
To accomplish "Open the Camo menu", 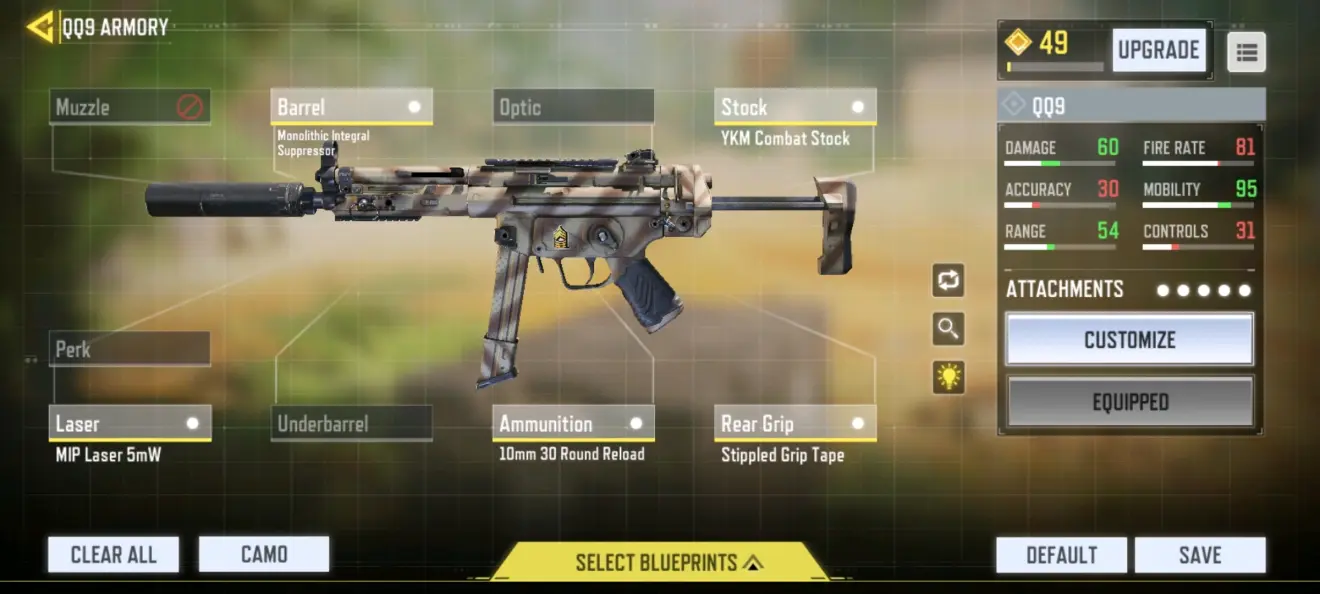I will pos(264,554).
